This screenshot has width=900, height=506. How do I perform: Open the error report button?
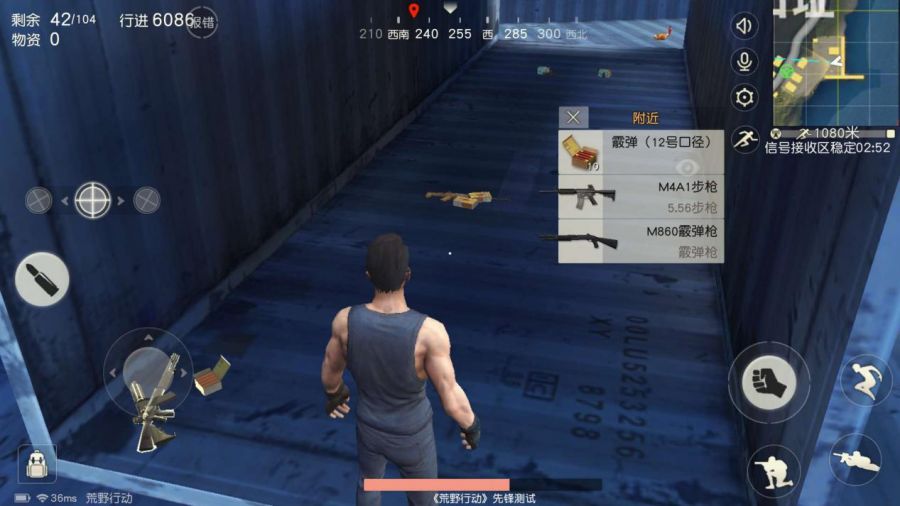tap(202, 21)
